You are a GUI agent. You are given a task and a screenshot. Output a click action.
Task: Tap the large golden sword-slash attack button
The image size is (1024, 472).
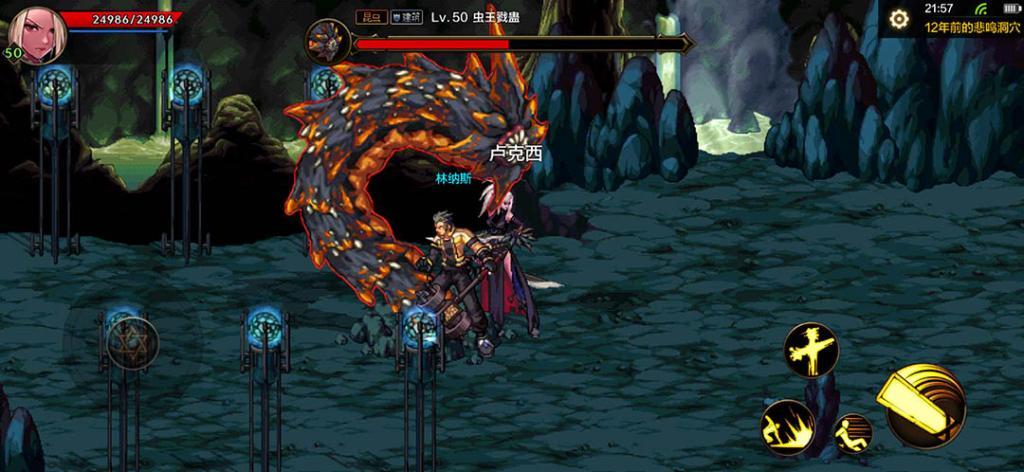point(921,402)
